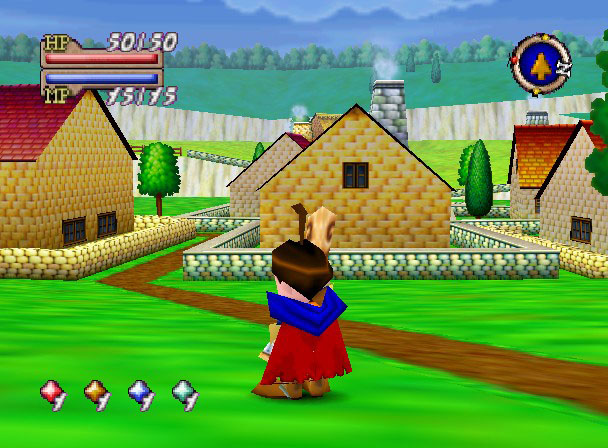
Task: Pick the blue water spirit gem
Action: (x=140, y=392)
